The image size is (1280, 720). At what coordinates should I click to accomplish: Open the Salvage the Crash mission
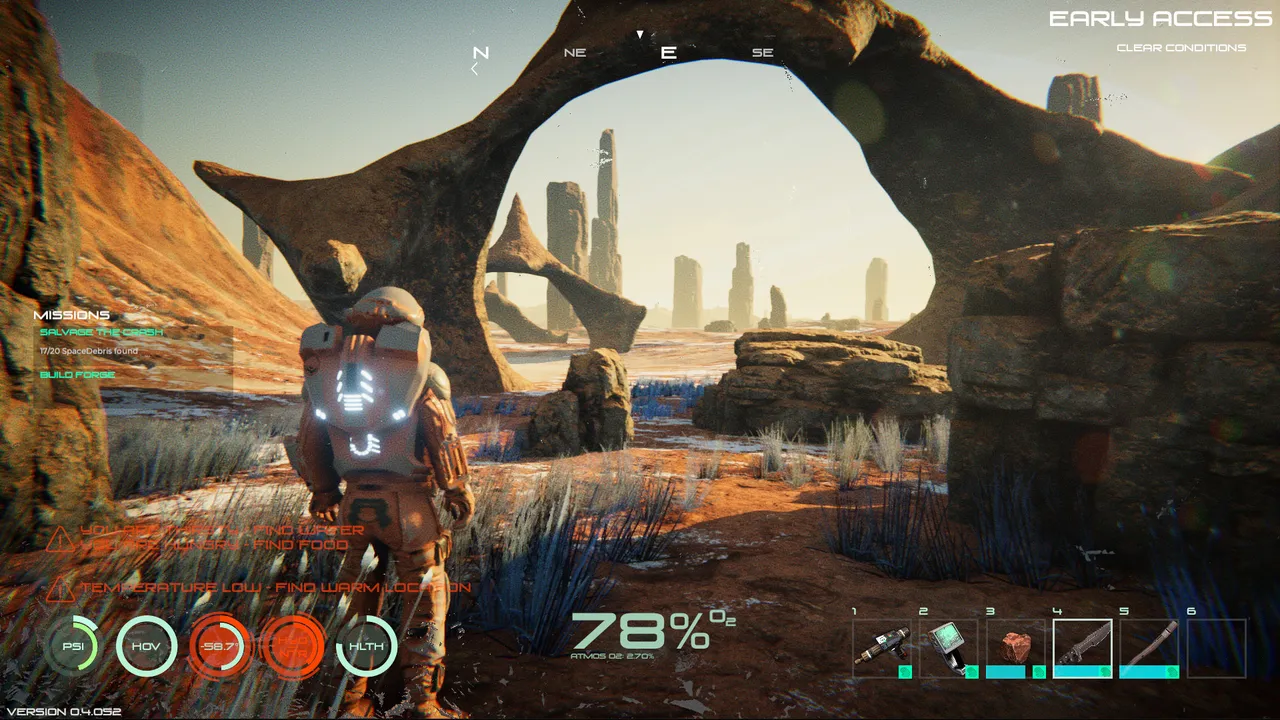coord(101,332)
